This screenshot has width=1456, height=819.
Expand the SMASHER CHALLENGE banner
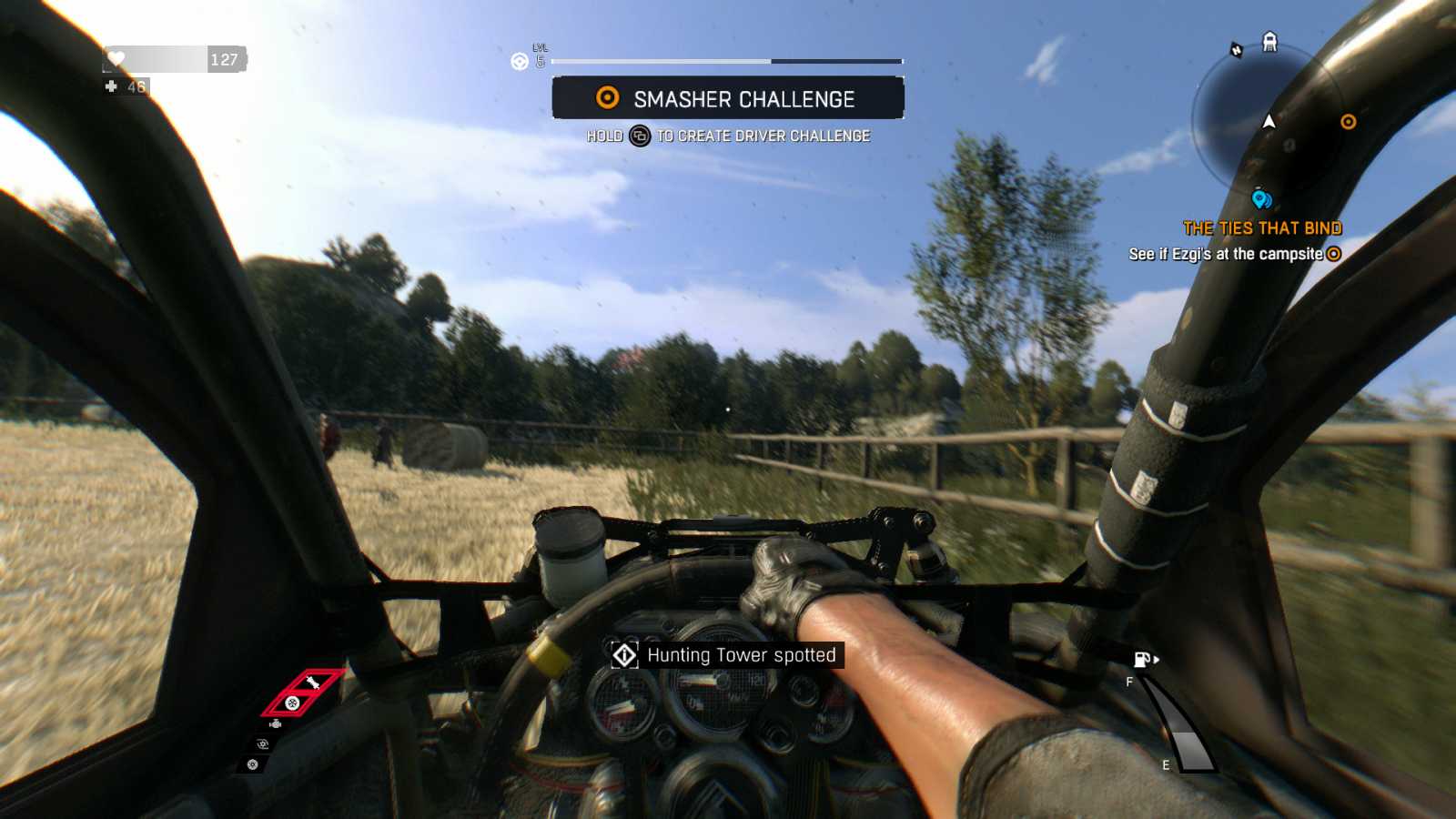coord(728,98)
